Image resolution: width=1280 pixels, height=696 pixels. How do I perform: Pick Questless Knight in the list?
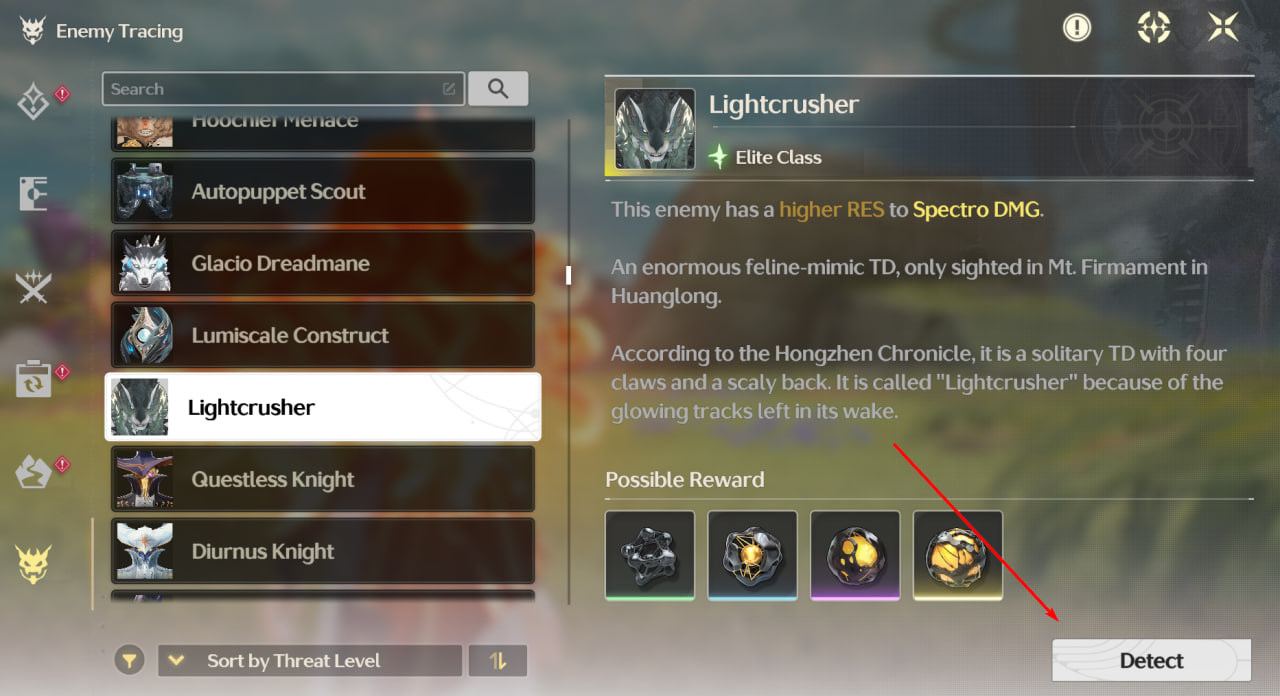322,480
